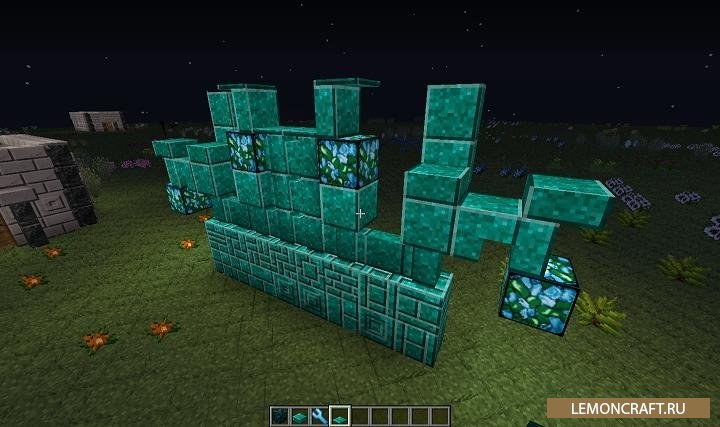
Task: Select the dark block hotbar slot
Action: [277, 415]
